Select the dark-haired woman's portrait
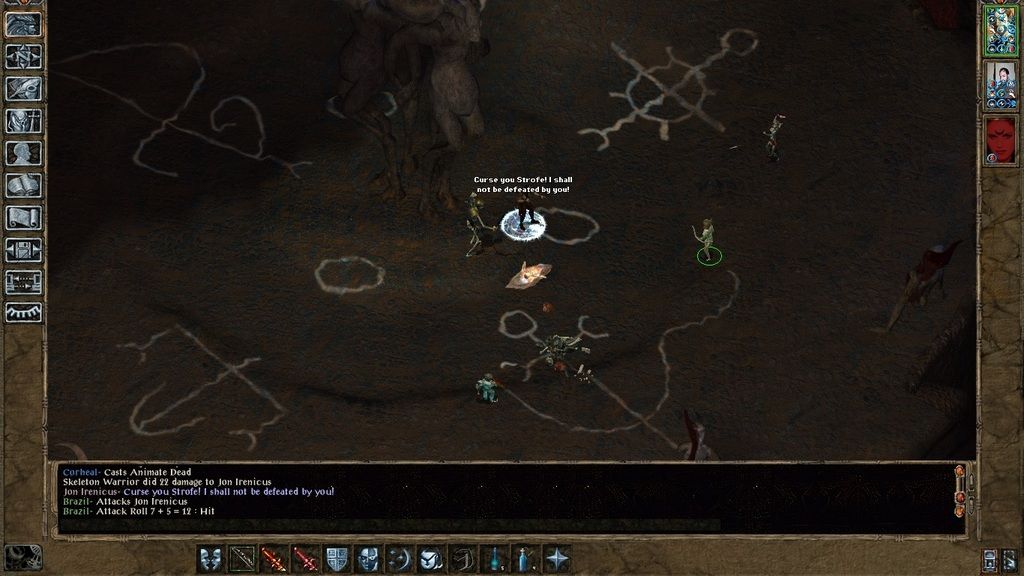1024x576 pixels. point(1000,85)
